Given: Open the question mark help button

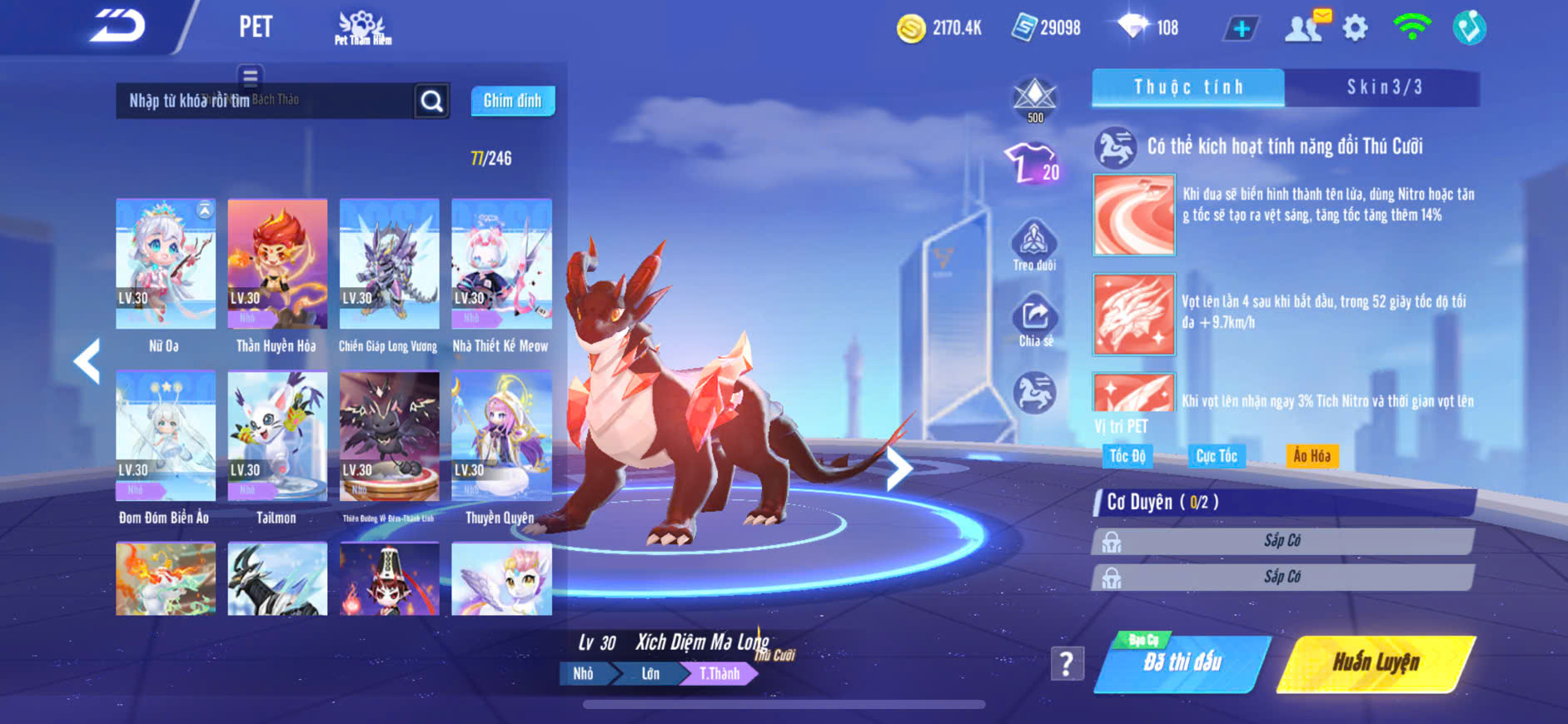Looking at the screenshot, I should tap(1067, 663).
